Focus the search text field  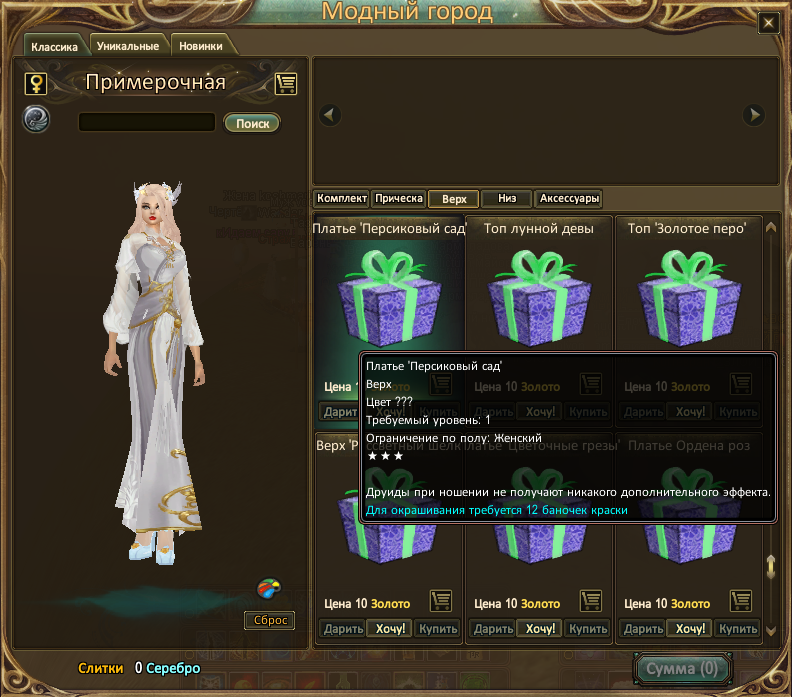pyautogui.click(x=147, y=123)
